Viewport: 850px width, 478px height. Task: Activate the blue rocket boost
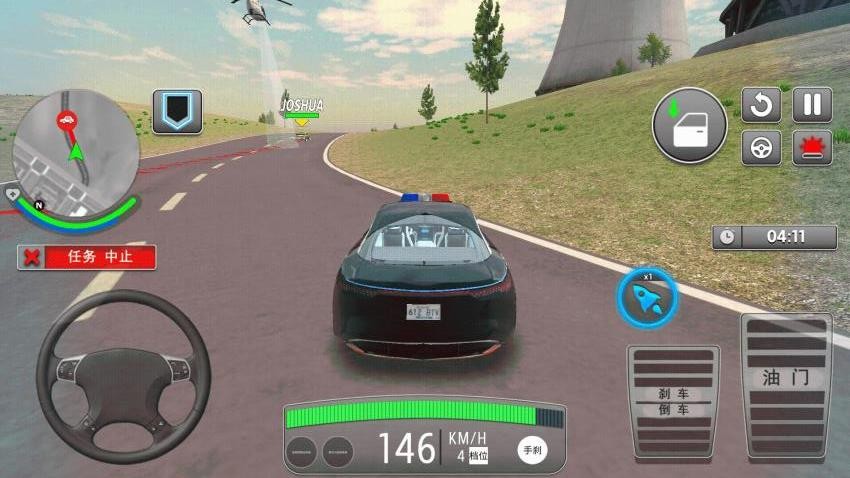(647, 297)
